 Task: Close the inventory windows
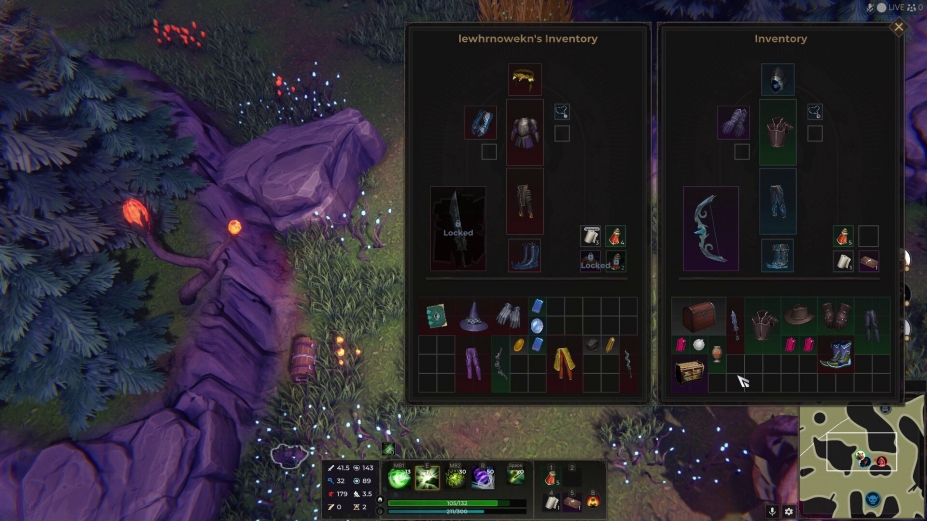point(898,28)
